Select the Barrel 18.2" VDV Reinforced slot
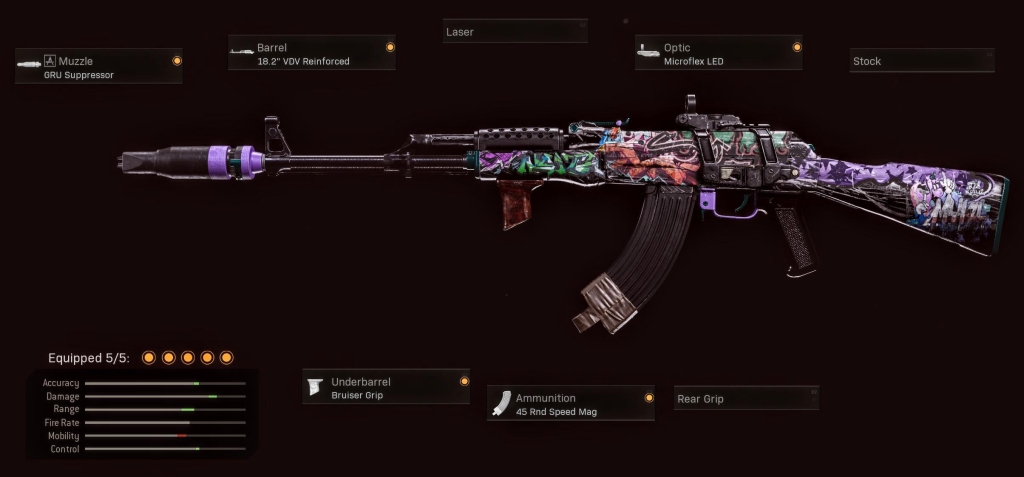1024x477 pixels. pos(311,53)
